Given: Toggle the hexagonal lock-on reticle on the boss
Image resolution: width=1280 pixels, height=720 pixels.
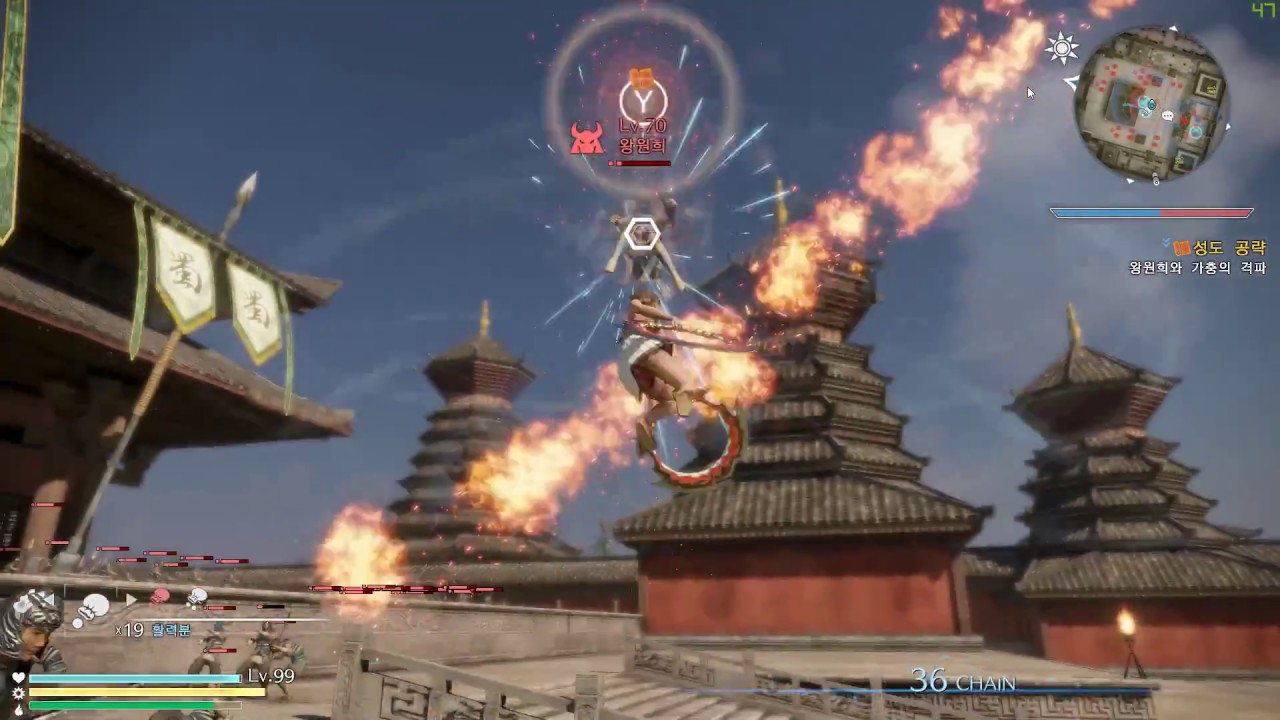Looking at the screenshot, I should click(x=641, y=235).
